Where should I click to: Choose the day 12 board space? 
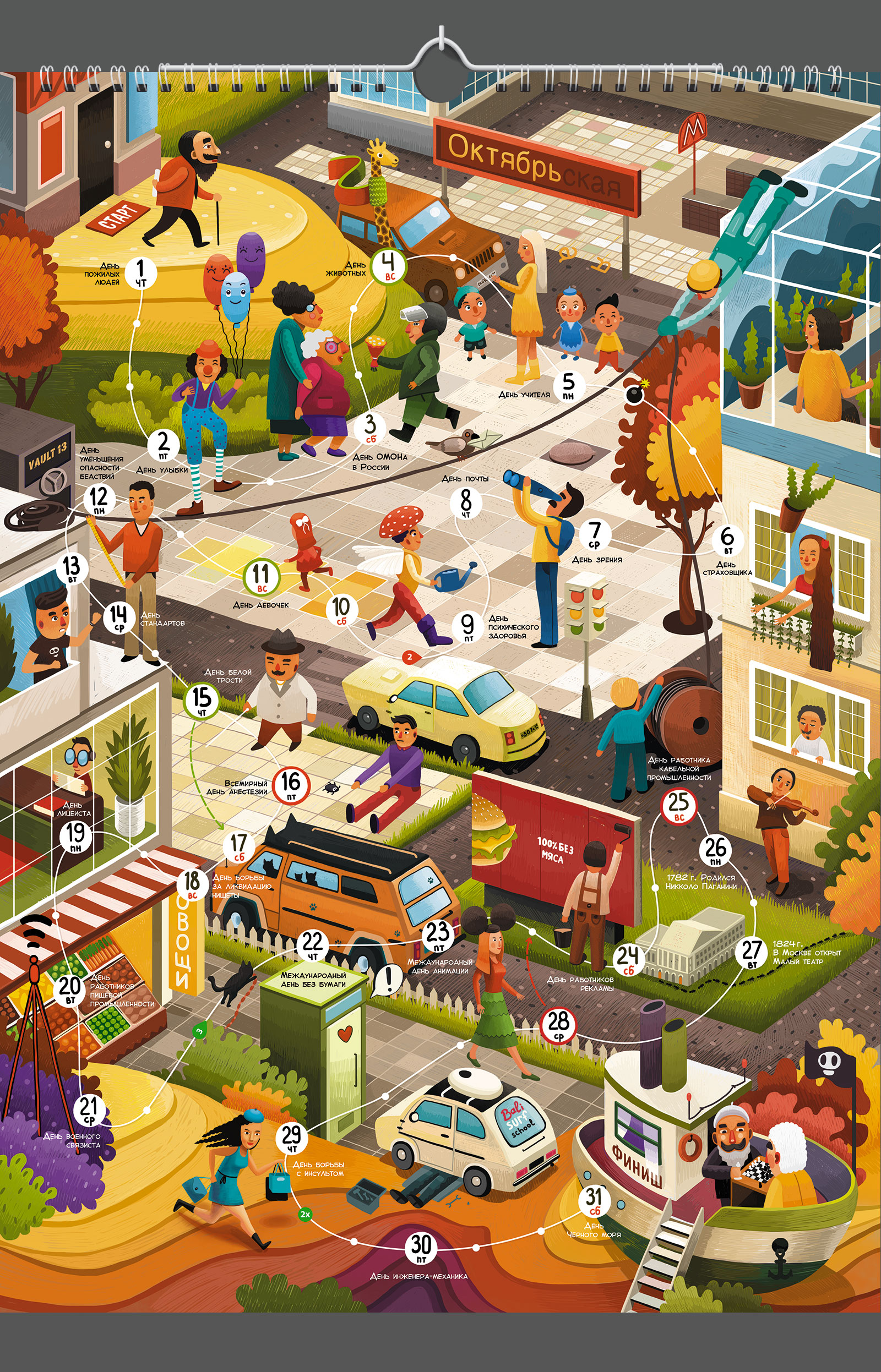point(99,500)
